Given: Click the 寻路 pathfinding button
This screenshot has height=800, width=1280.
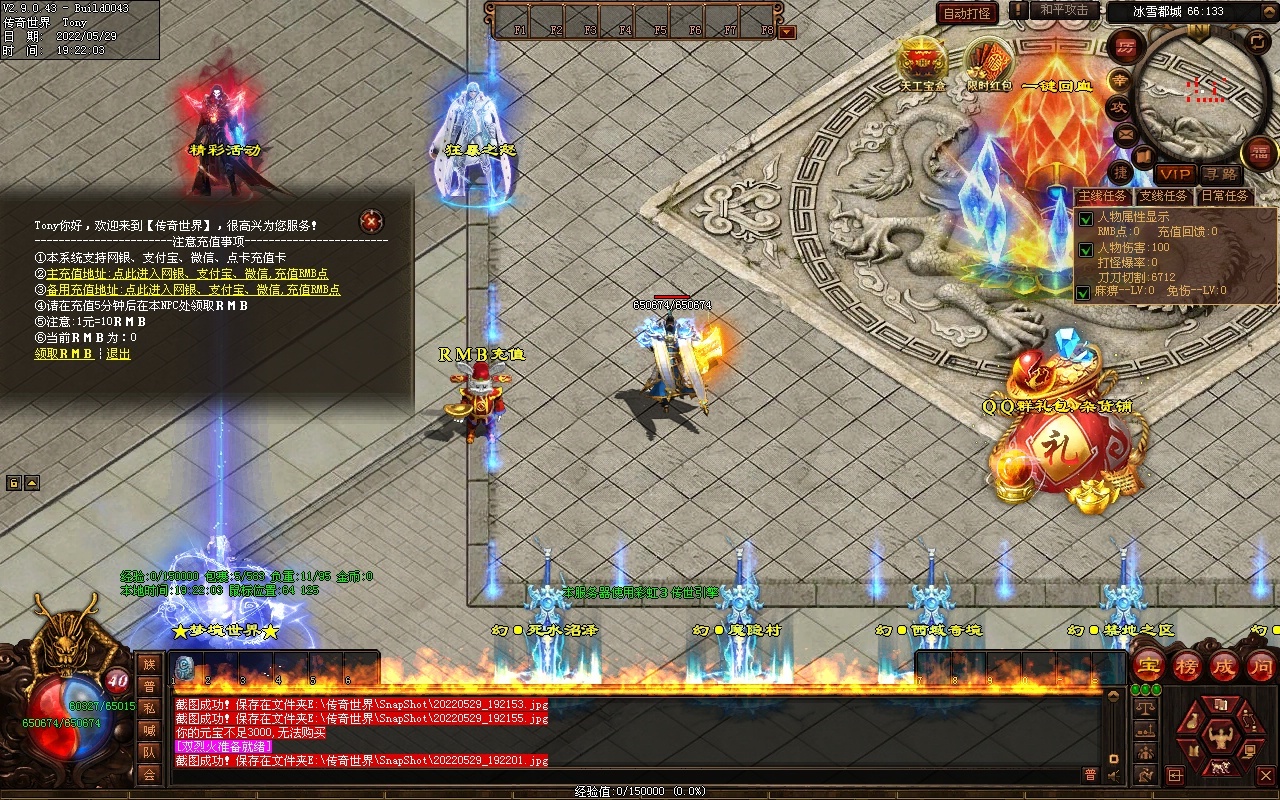Looking at the screenshot, I should coord(1219,174).
